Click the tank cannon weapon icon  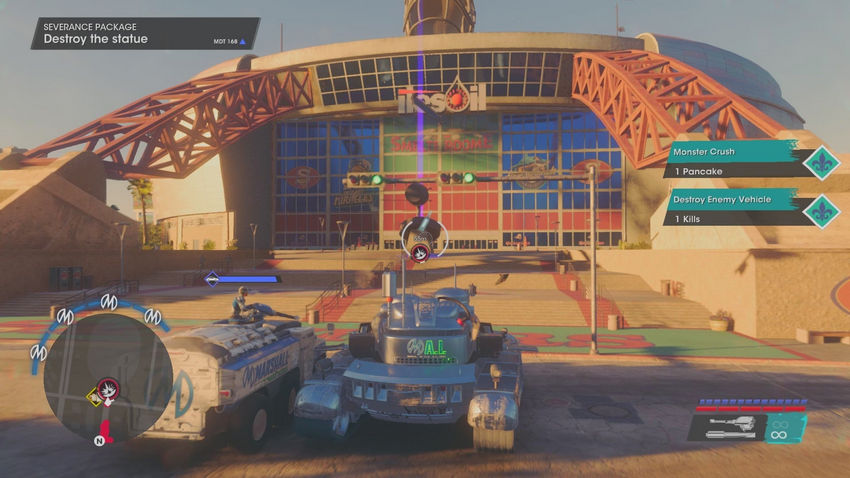[x=725, y=427]
